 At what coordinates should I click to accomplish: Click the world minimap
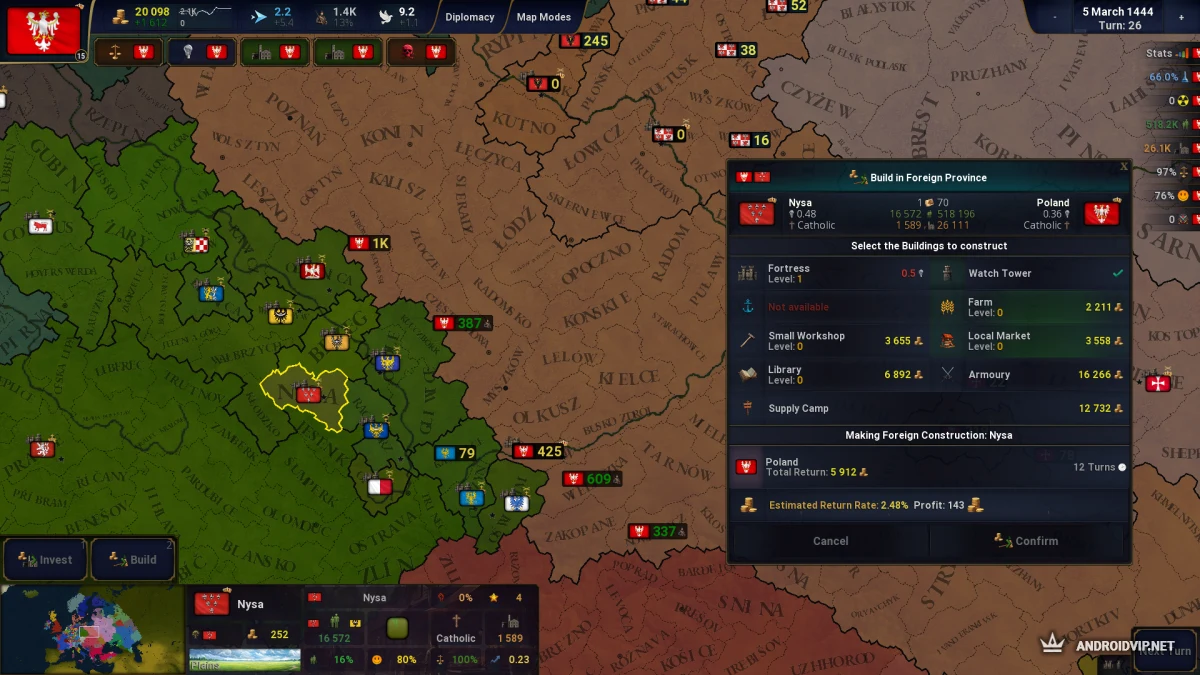point(92,630)
